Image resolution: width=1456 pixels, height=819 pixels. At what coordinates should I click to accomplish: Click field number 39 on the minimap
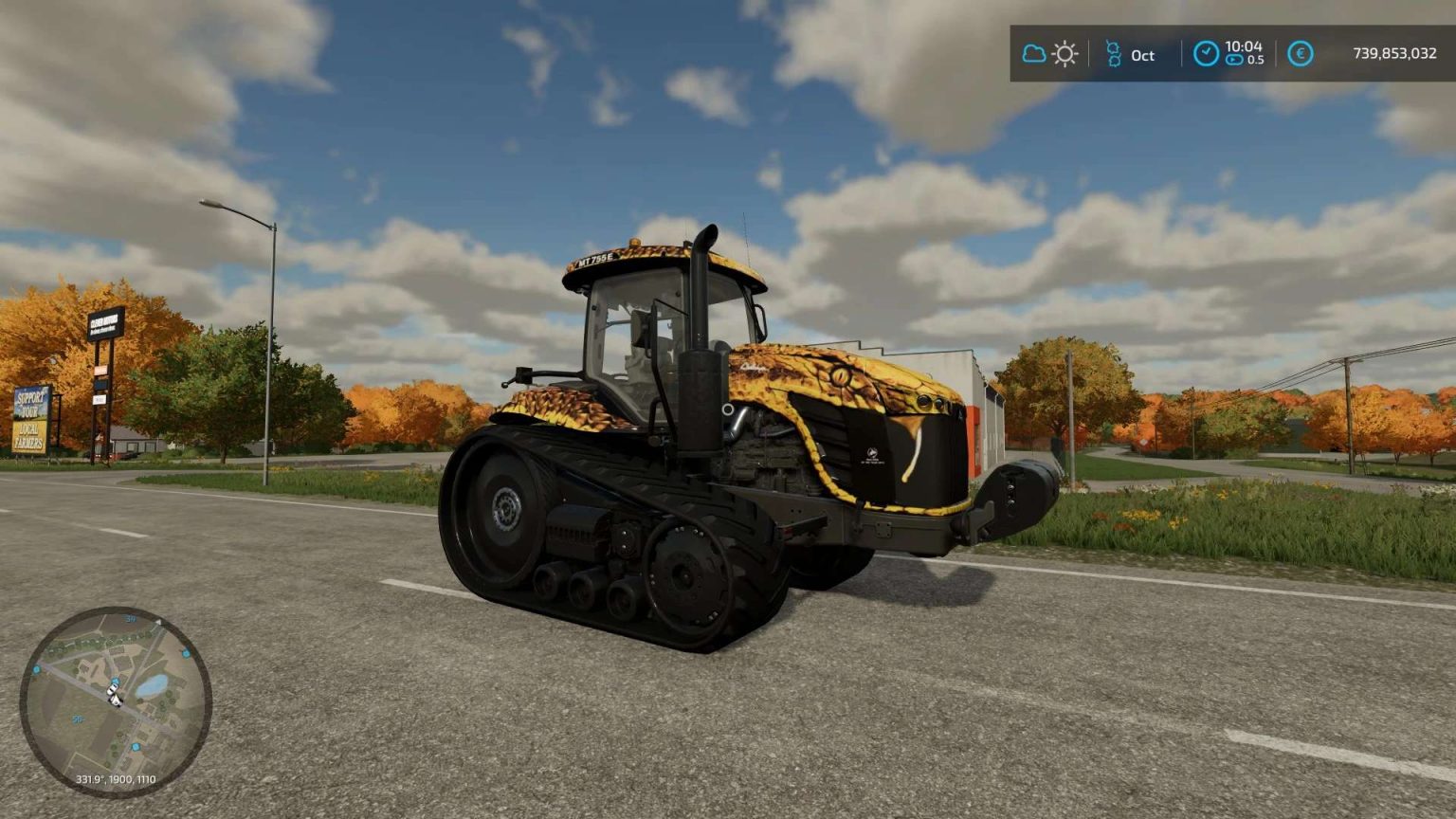(130, 618)
